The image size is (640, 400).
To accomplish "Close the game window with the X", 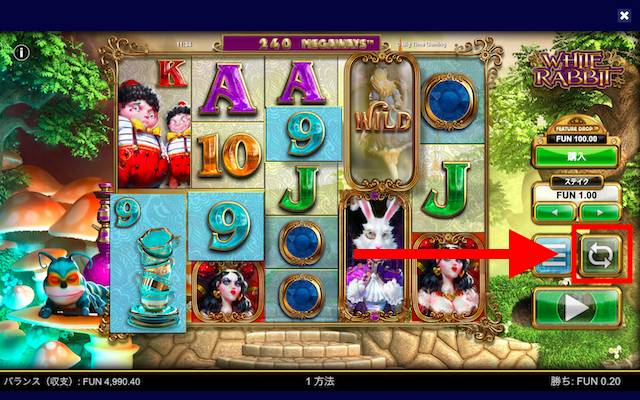I will pos(624,15).
